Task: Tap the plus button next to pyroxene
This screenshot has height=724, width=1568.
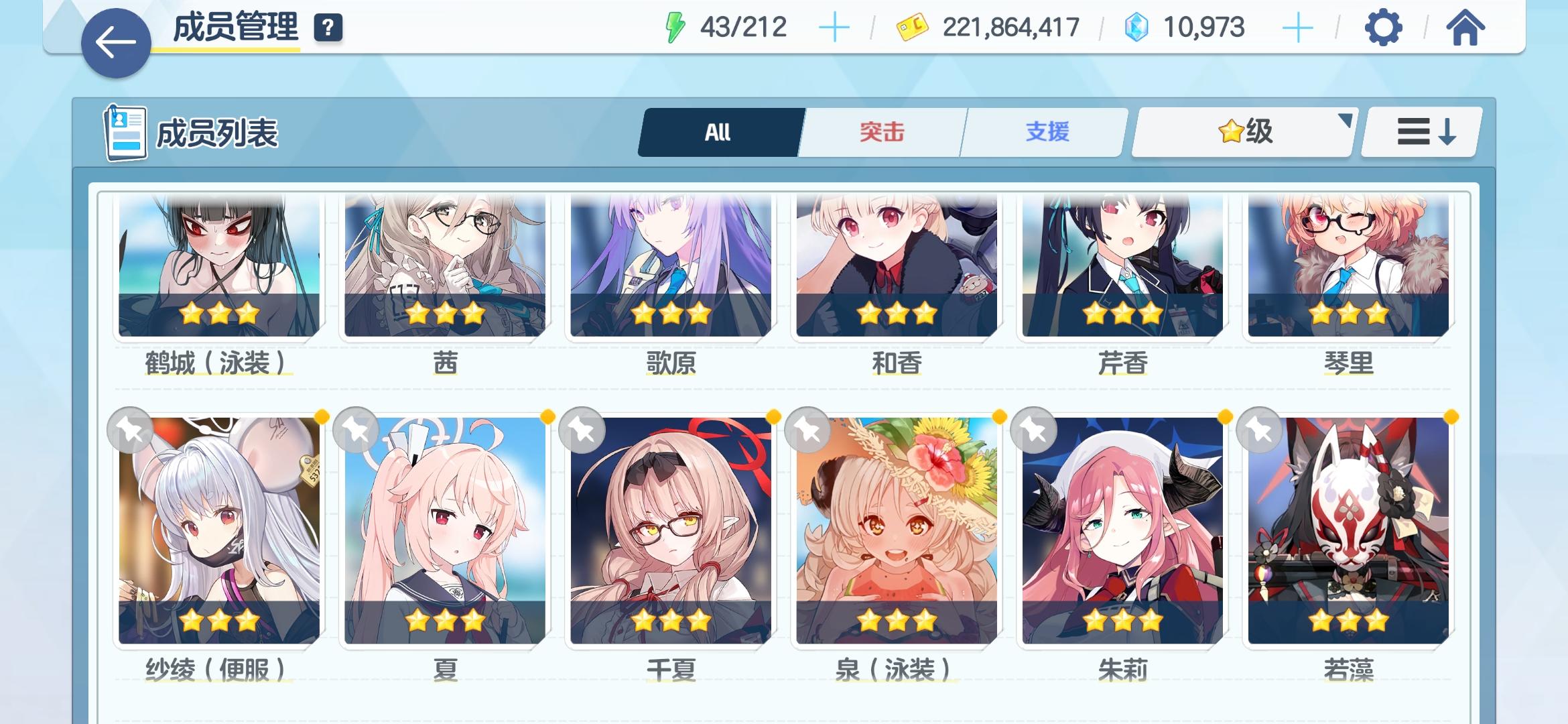Action: pos(1297,27)
